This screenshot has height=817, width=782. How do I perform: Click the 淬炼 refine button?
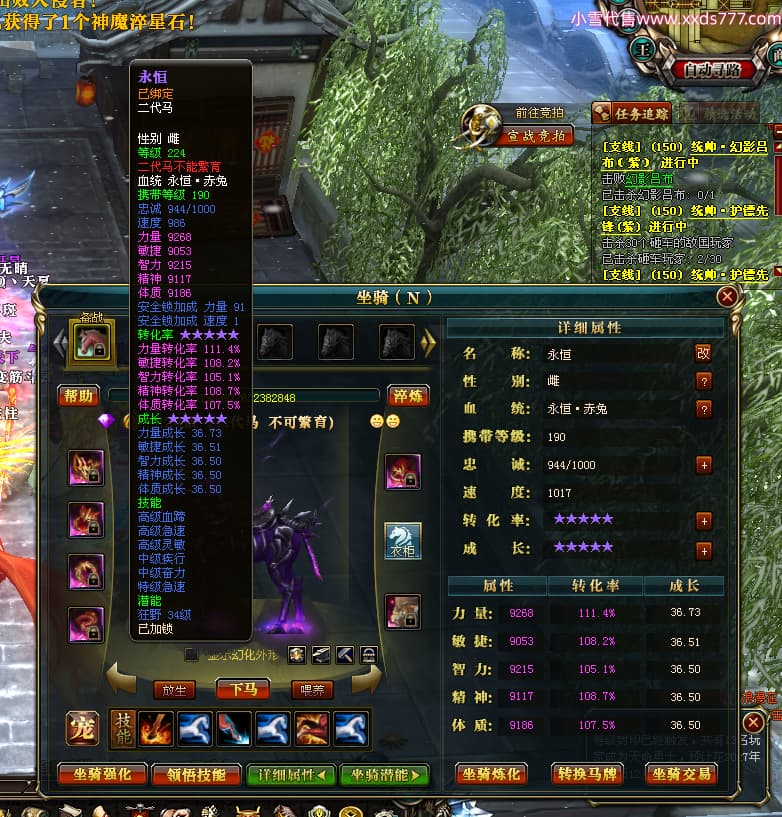coord(410,396)
